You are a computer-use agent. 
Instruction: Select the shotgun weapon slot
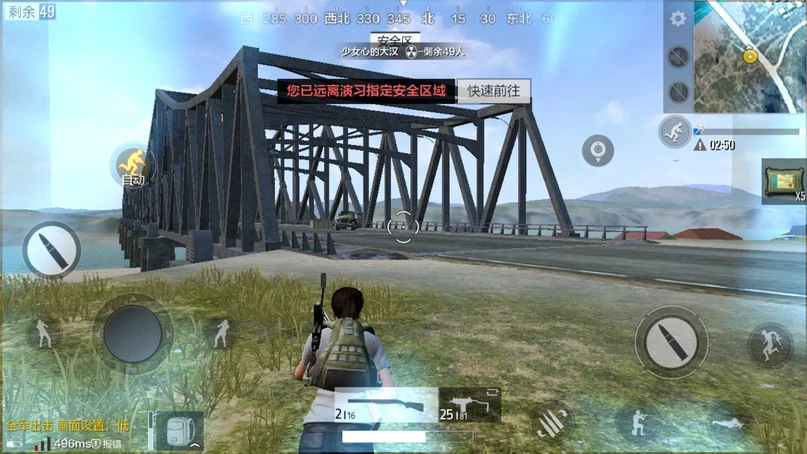pos(385,404)
